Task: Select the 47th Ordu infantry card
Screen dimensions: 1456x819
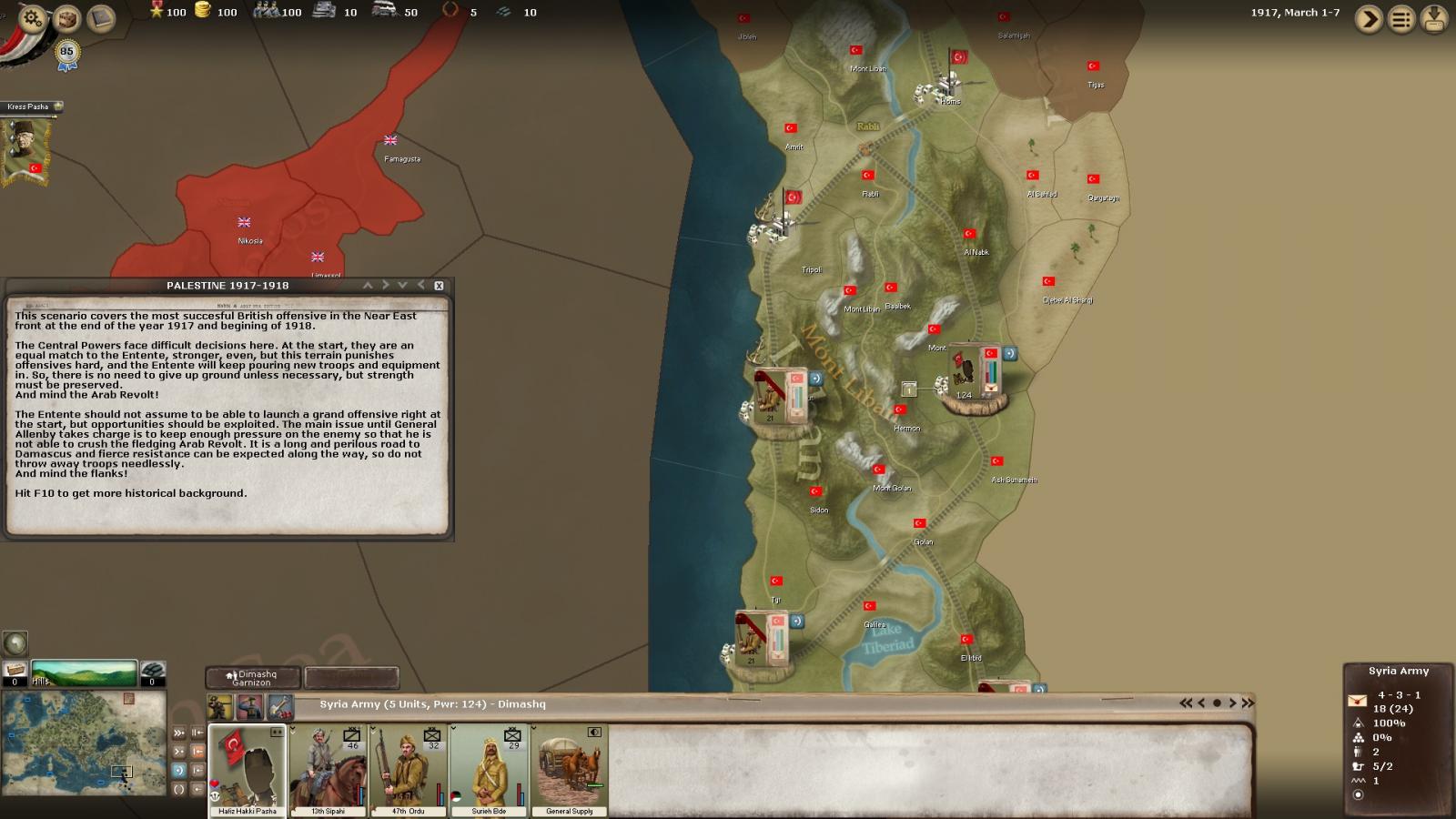Action: [x=409, y=770]
